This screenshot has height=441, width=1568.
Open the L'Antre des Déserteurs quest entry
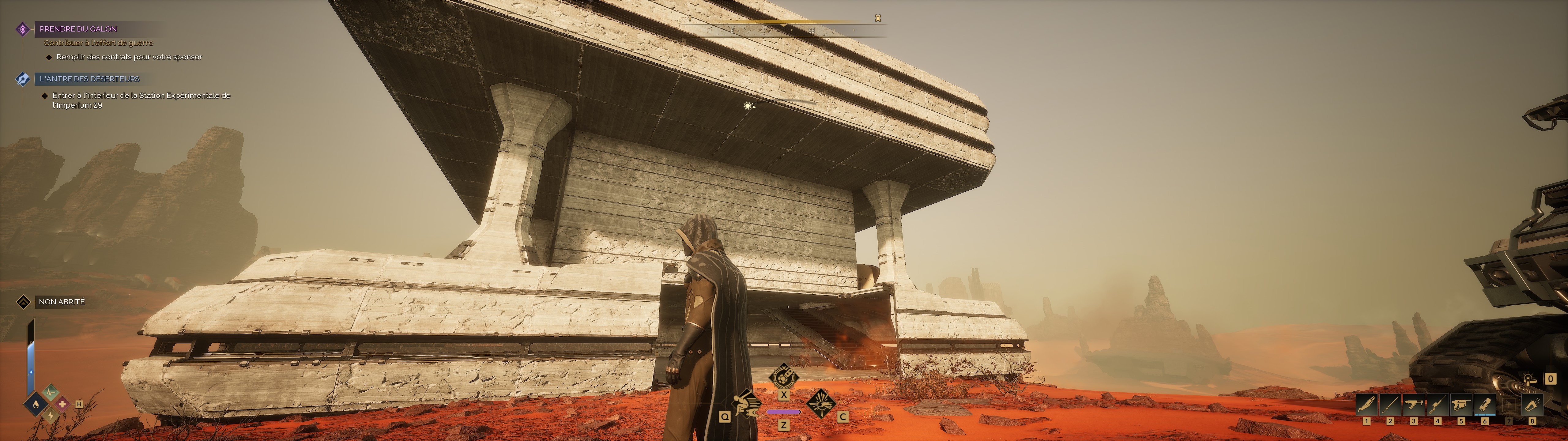point(89,79)
